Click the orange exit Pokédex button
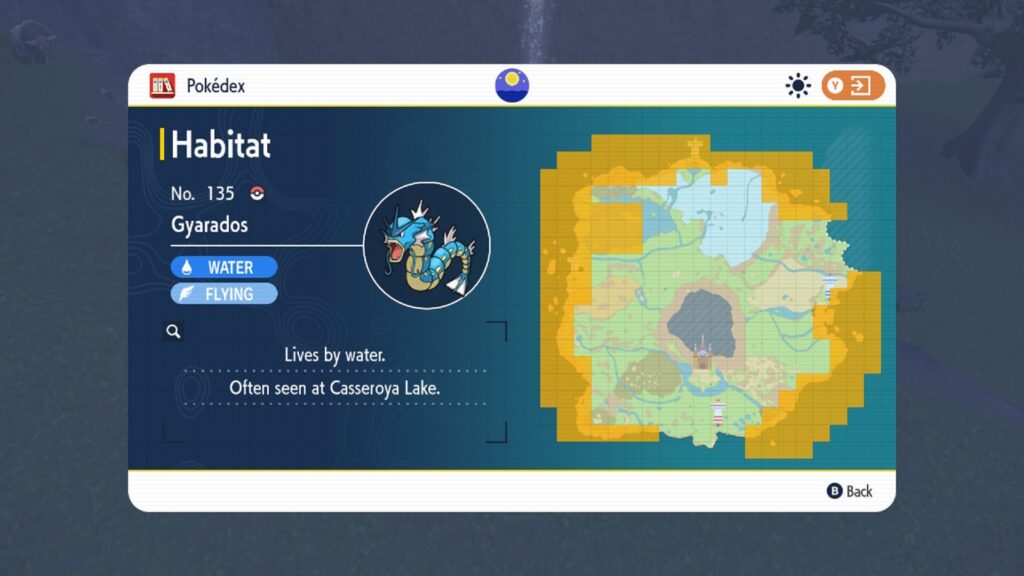The width and height of the screenshot is (1024, 576). click(853, 86)
